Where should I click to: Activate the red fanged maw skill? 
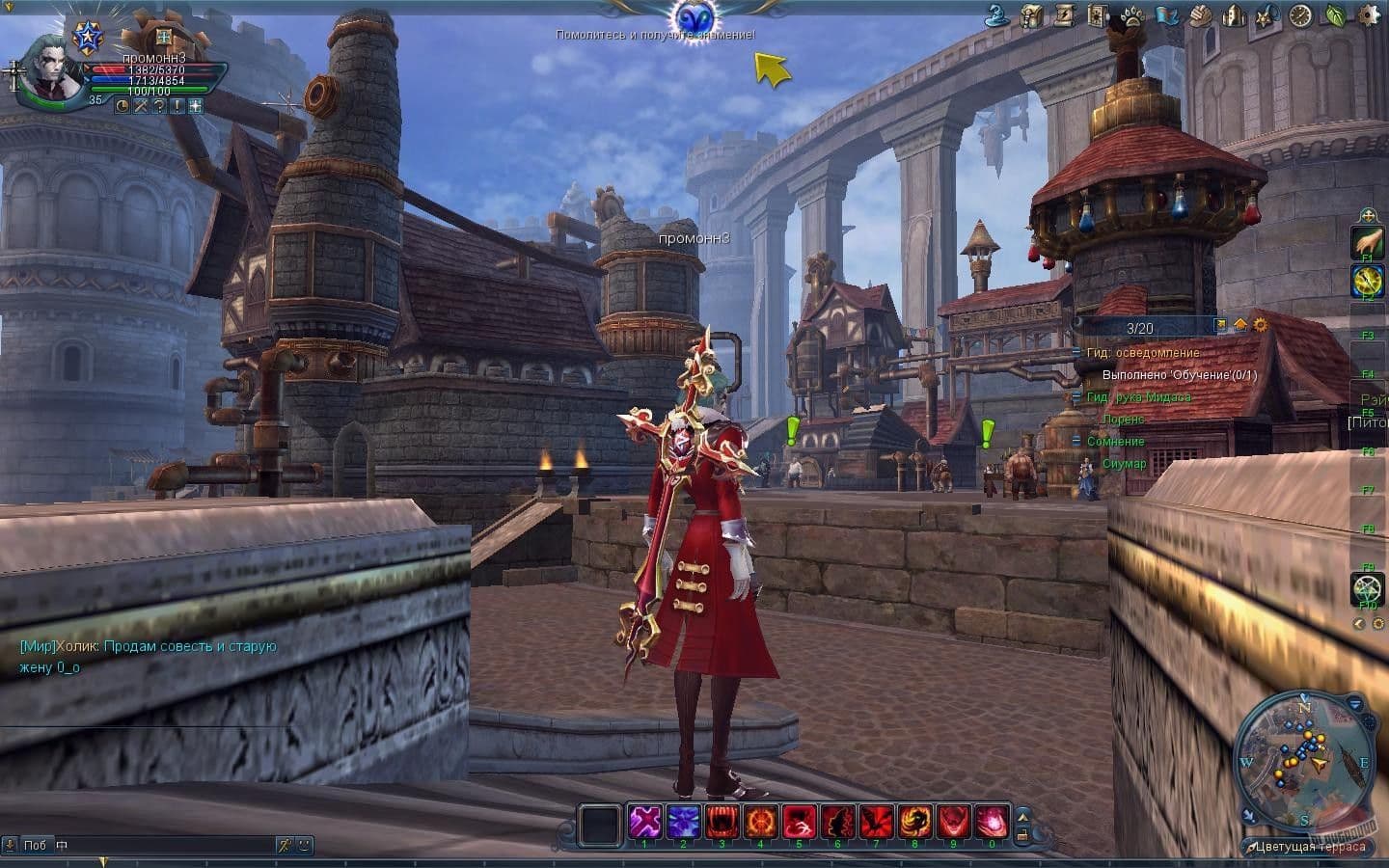coord(722,823)
